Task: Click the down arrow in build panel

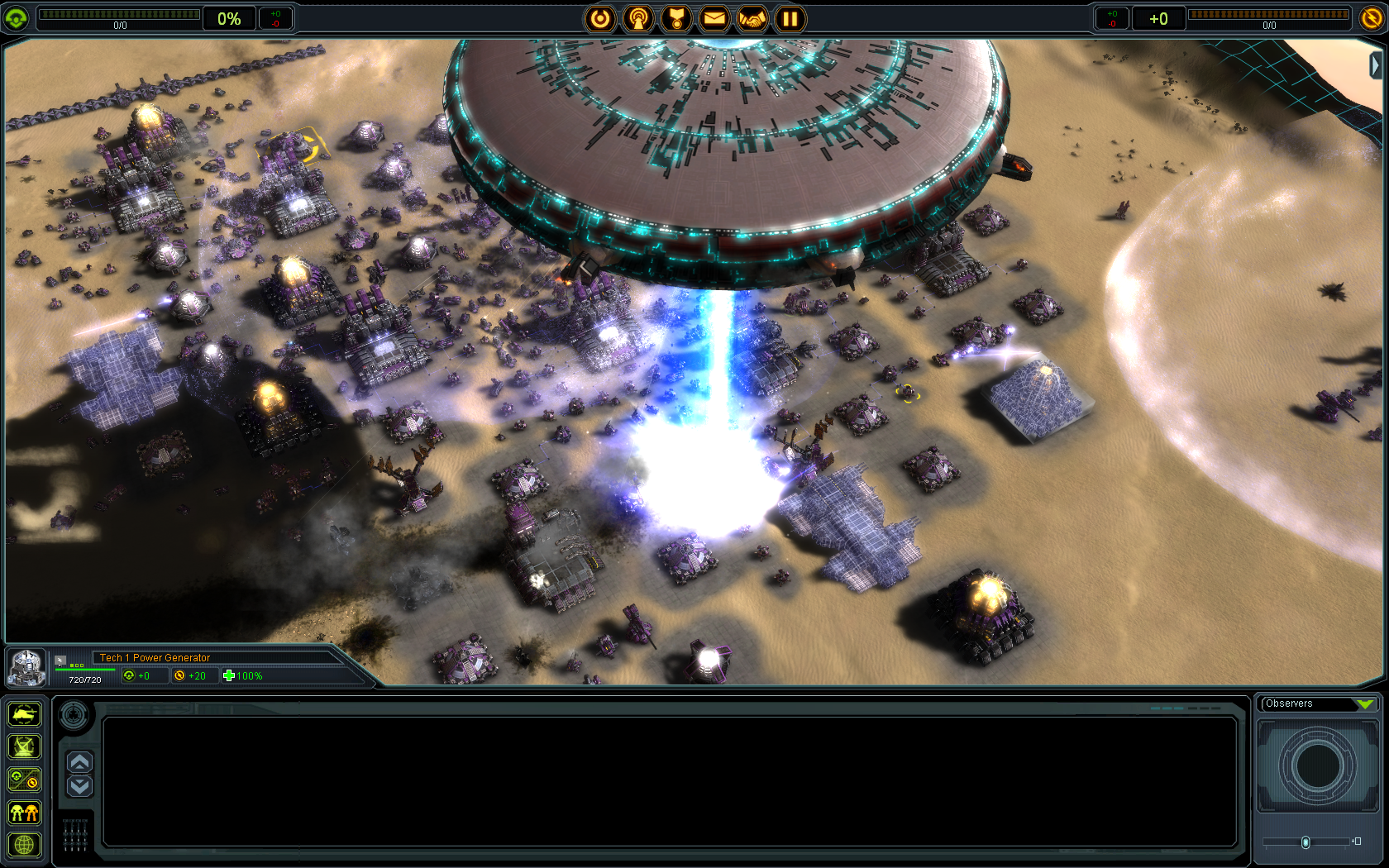Action: (79, 785)
